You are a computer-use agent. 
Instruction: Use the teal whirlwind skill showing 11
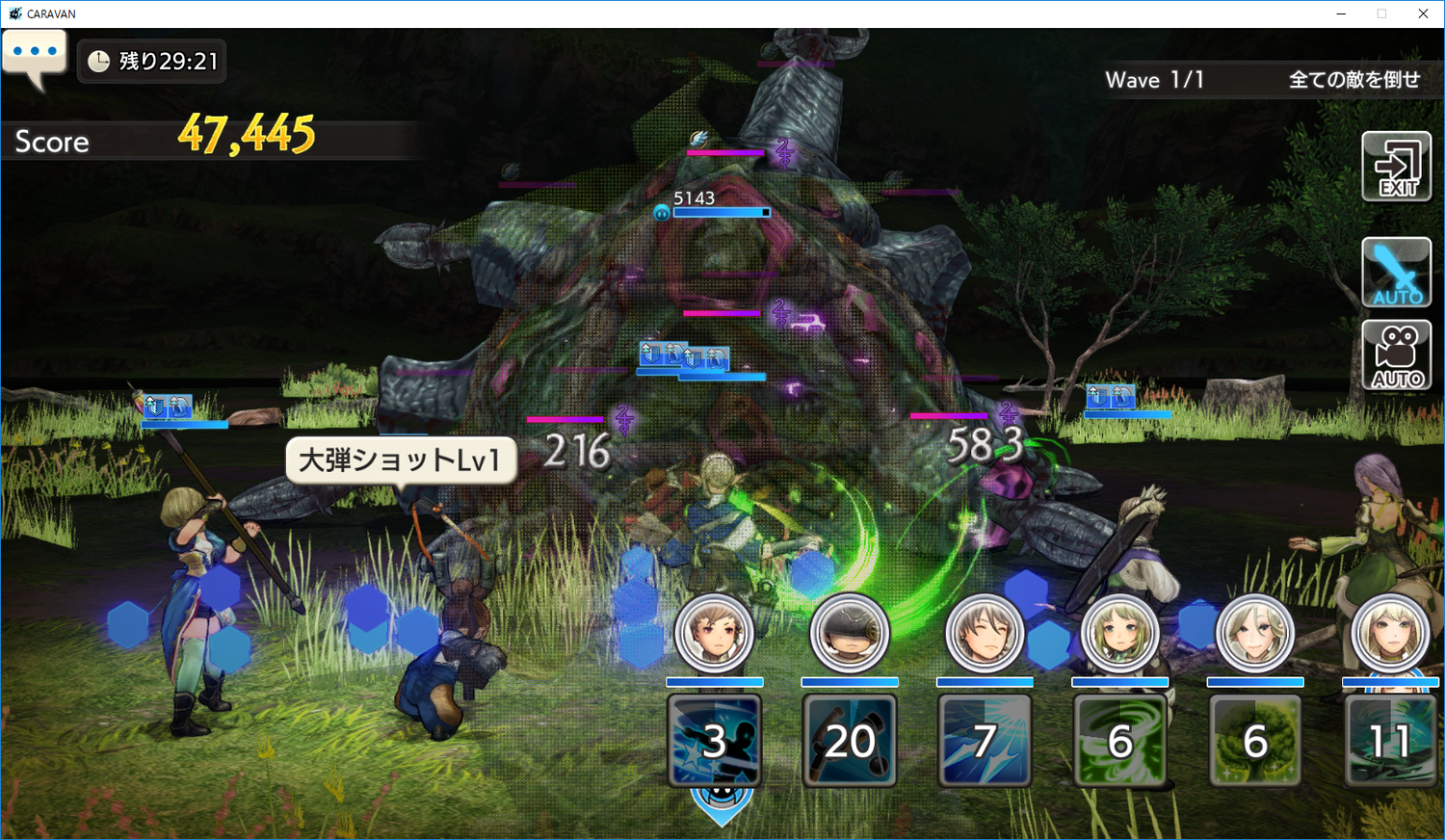click(x=1389, y=740)
